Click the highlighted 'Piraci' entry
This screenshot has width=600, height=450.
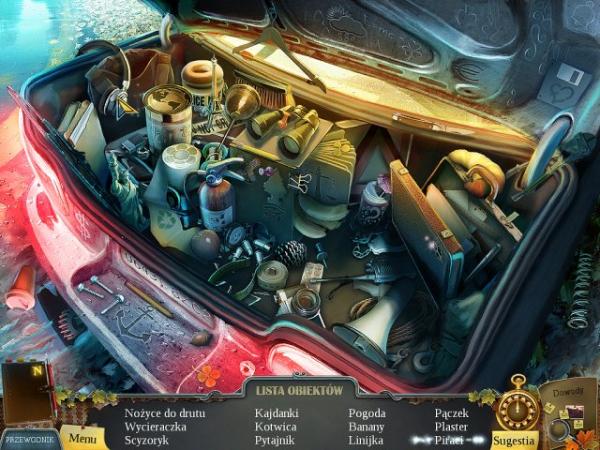451,439
